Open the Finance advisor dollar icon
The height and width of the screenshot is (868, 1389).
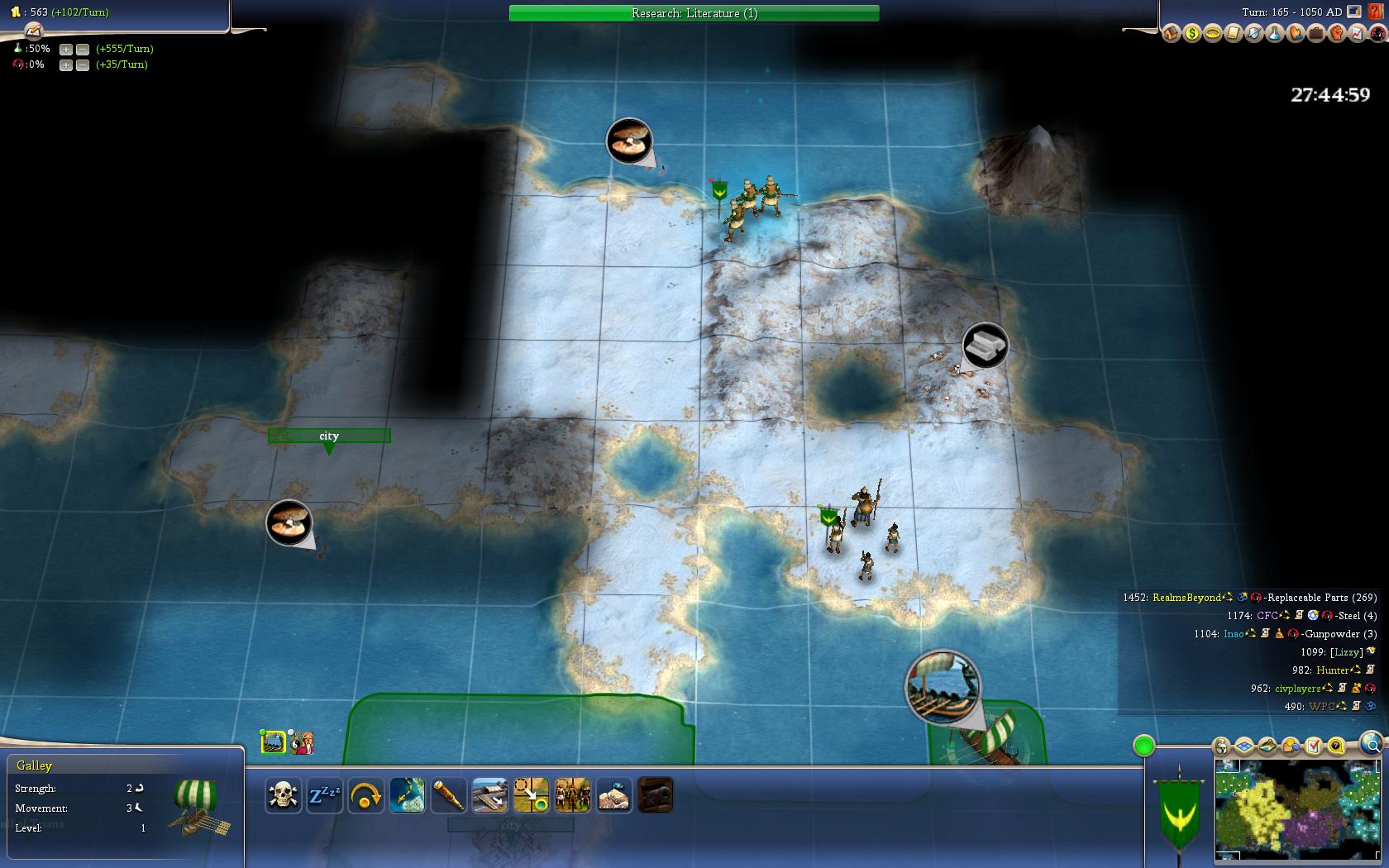[x=1191, y=34]
